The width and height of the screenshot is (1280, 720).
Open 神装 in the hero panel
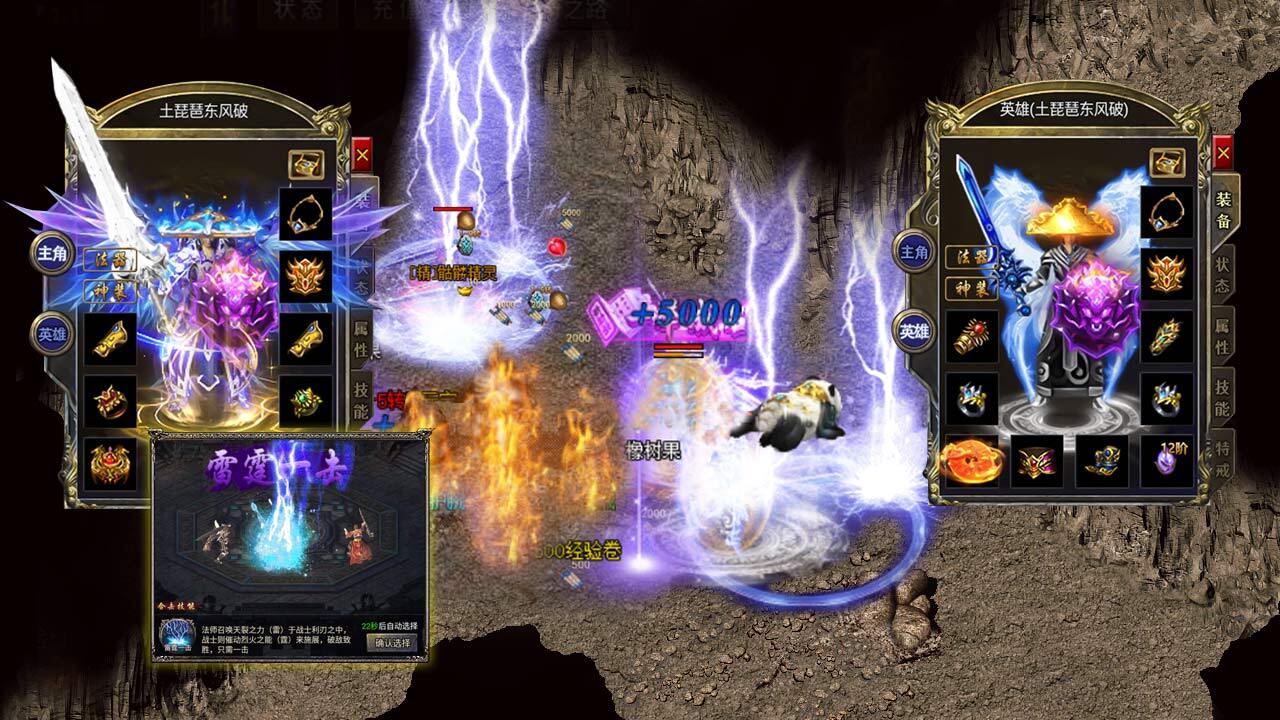pyautogui.click(x=970, y=289)
